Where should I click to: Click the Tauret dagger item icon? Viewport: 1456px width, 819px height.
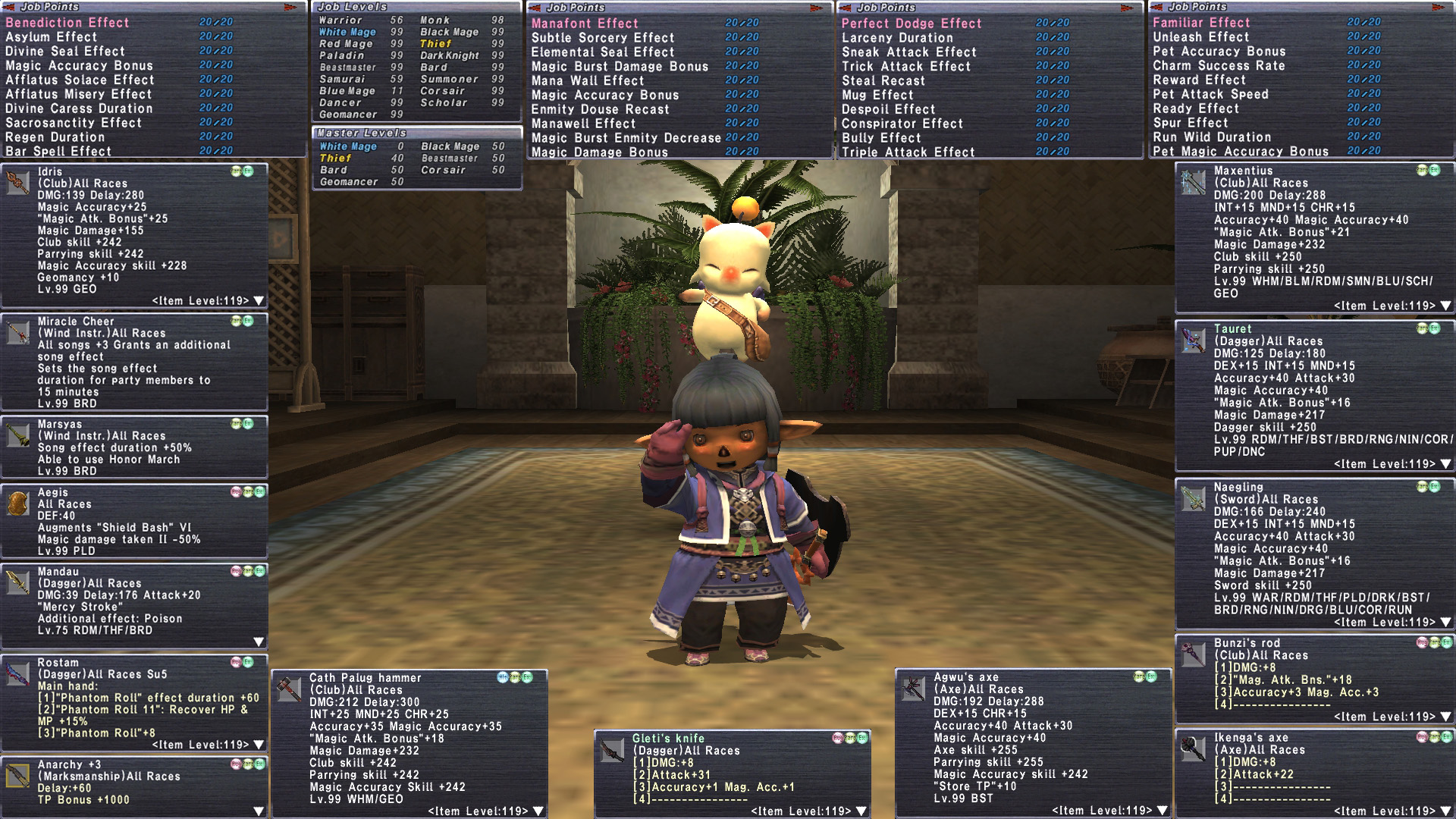tap(1194, 340)
